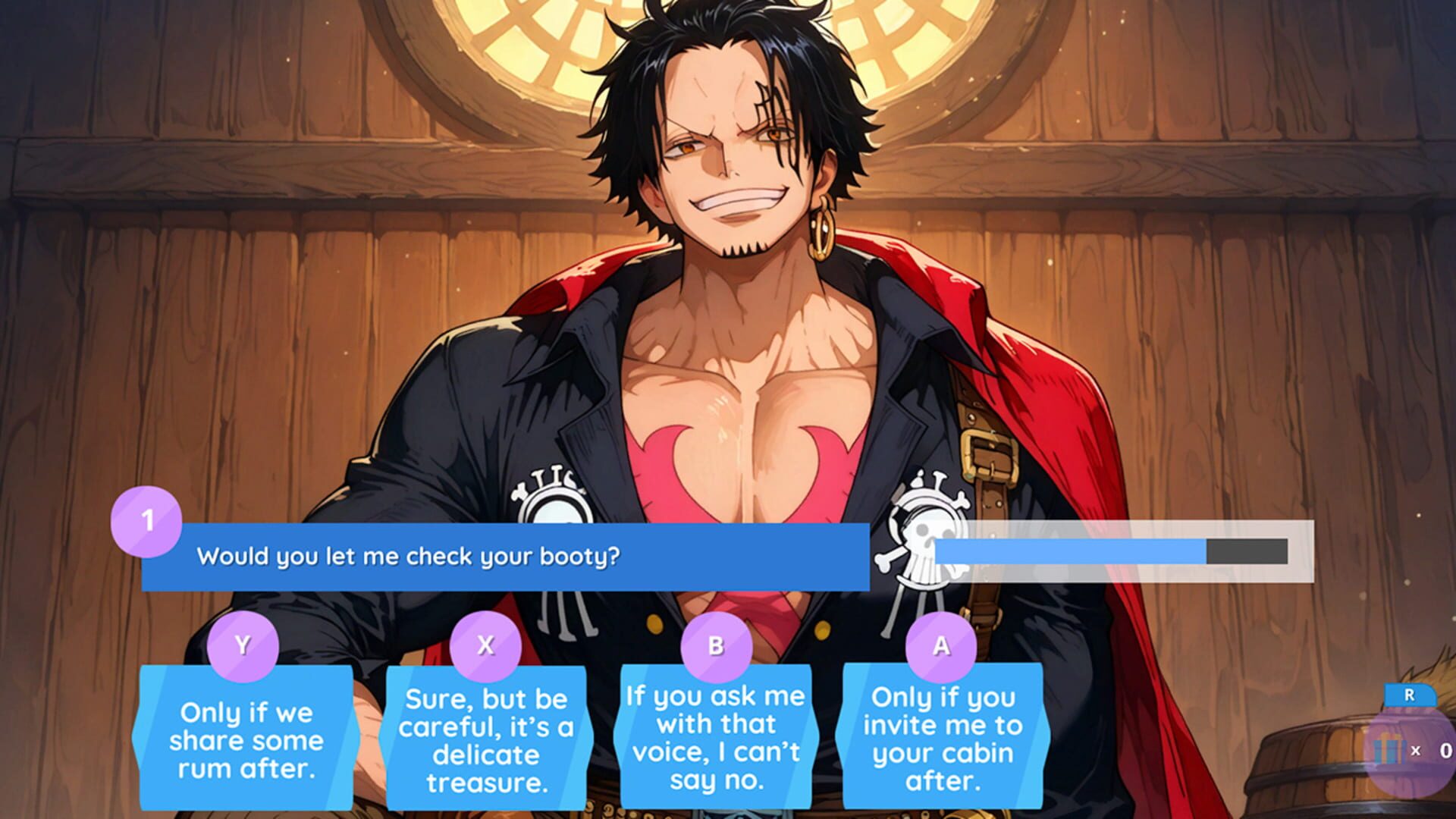Choose the answer 'Only if you invite me to your cabin after.'
1456x819 pixels.
(x=943, y=739)
